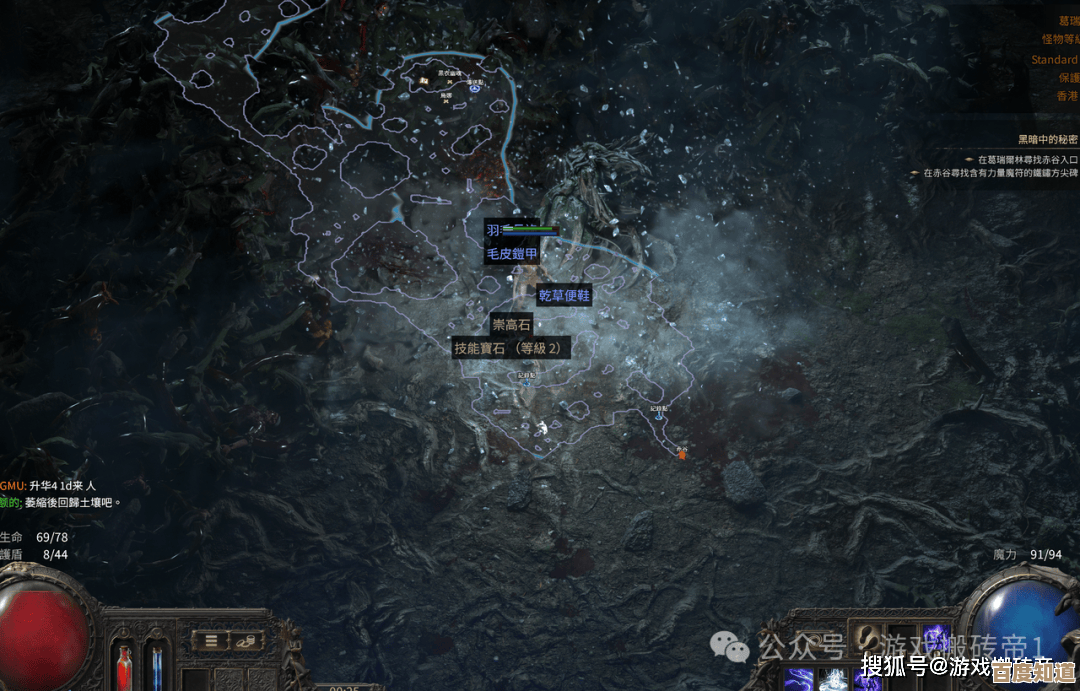This screenshot has height=691, width=1080.
Task: Pick up the 乾草便鞋 item label
Action: (564, 295)
